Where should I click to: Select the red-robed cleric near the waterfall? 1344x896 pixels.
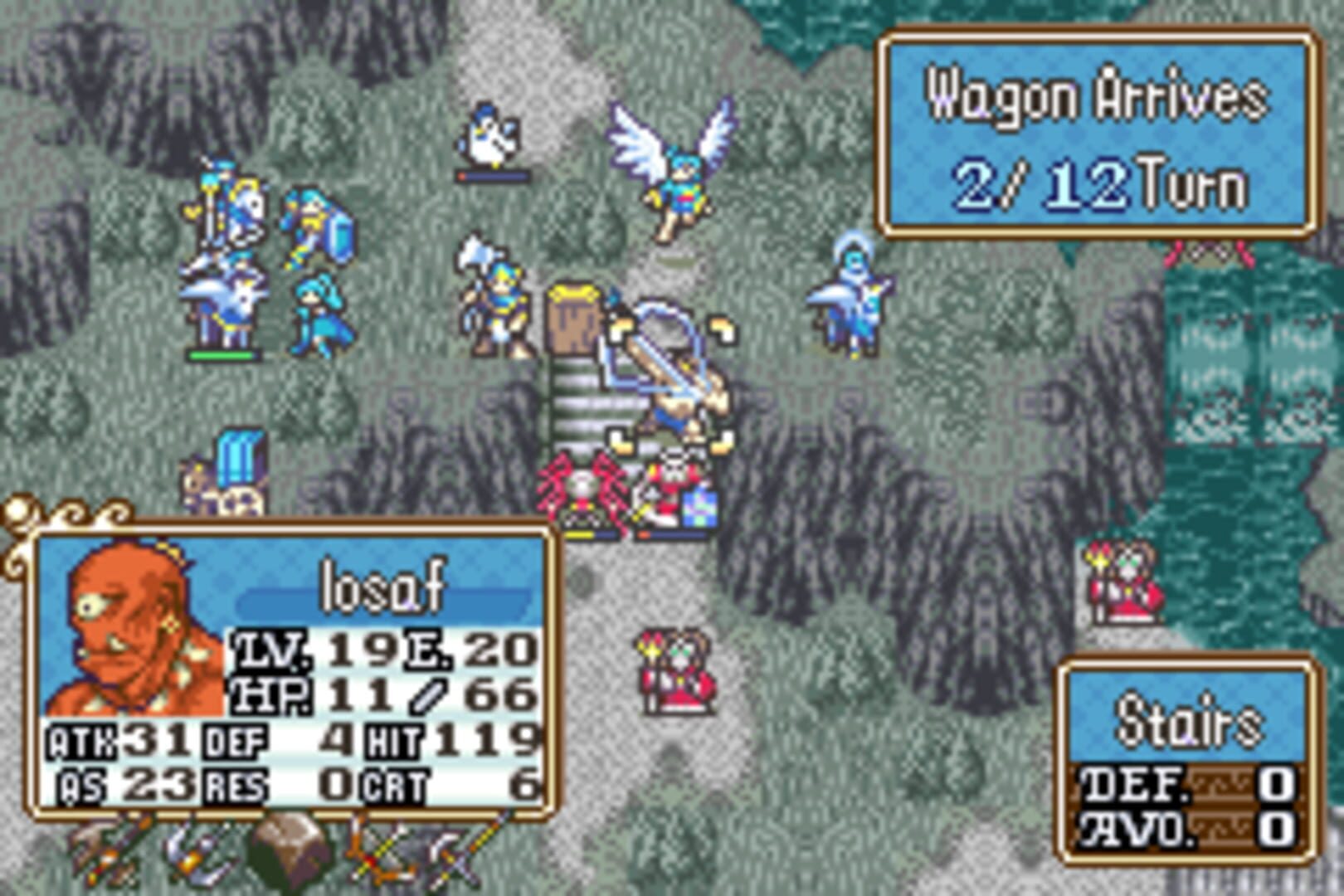[x=1113, y=581]
